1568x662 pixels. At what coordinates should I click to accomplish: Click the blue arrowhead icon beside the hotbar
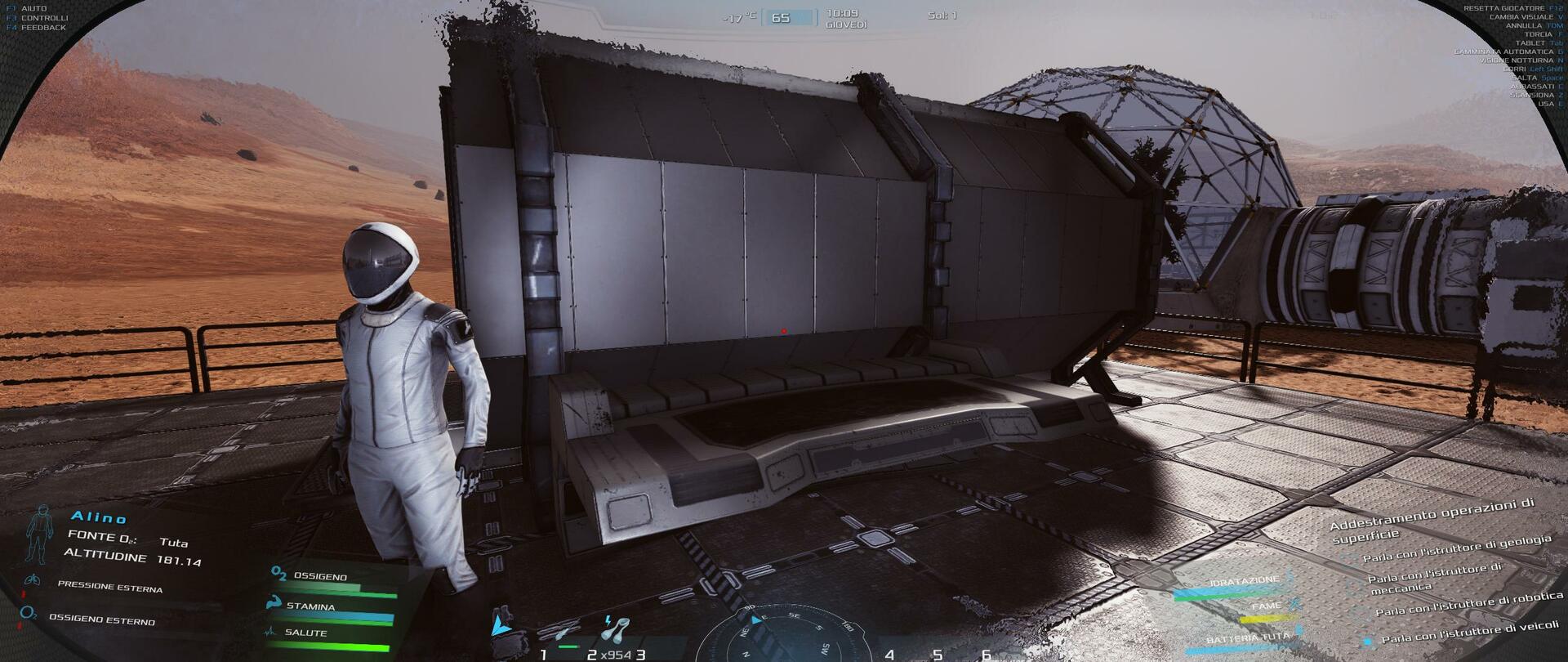point(499,626)
